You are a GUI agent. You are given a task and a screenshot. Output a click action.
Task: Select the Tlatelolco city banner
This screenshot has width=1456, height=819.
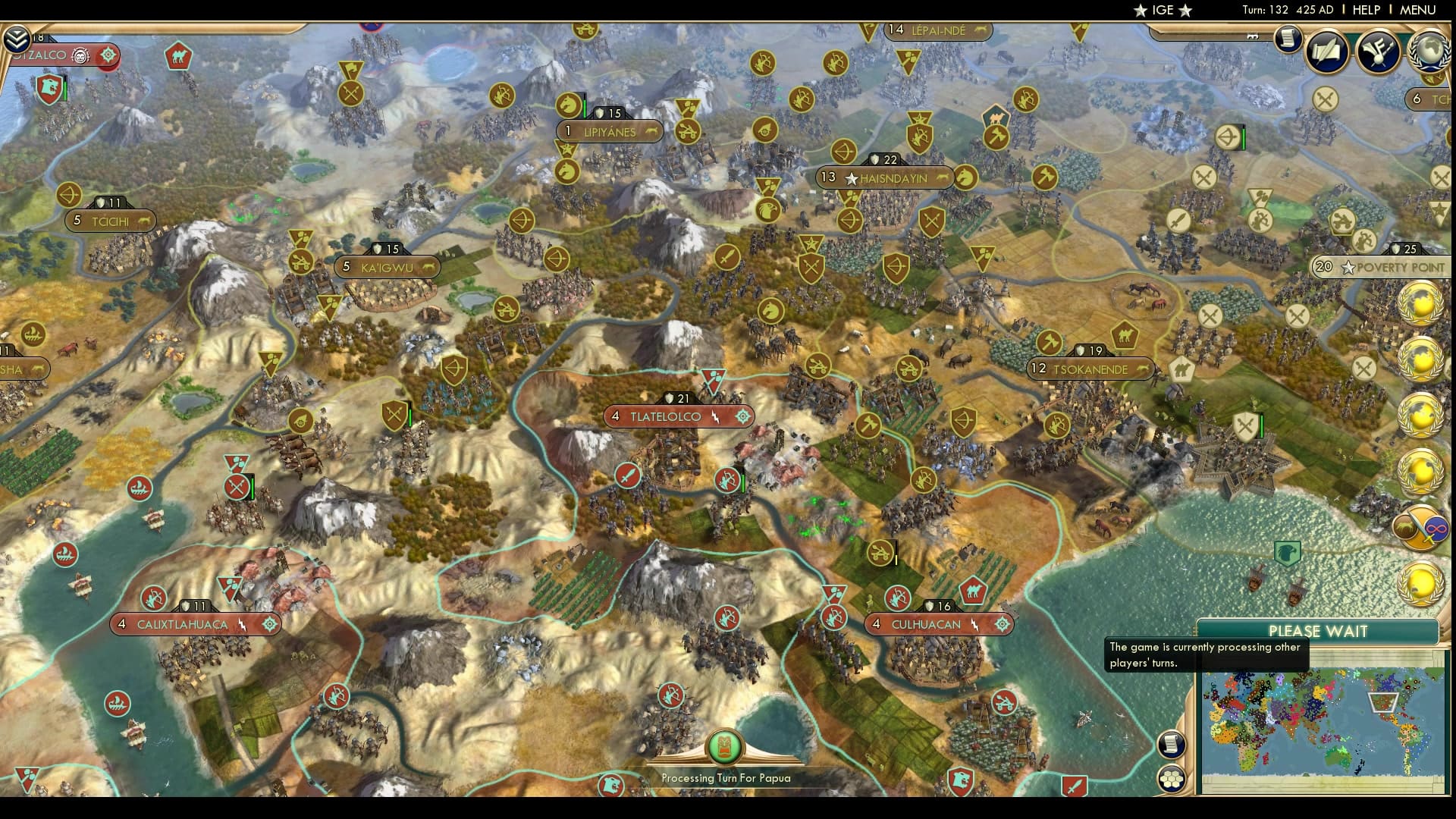click(666, 416)
